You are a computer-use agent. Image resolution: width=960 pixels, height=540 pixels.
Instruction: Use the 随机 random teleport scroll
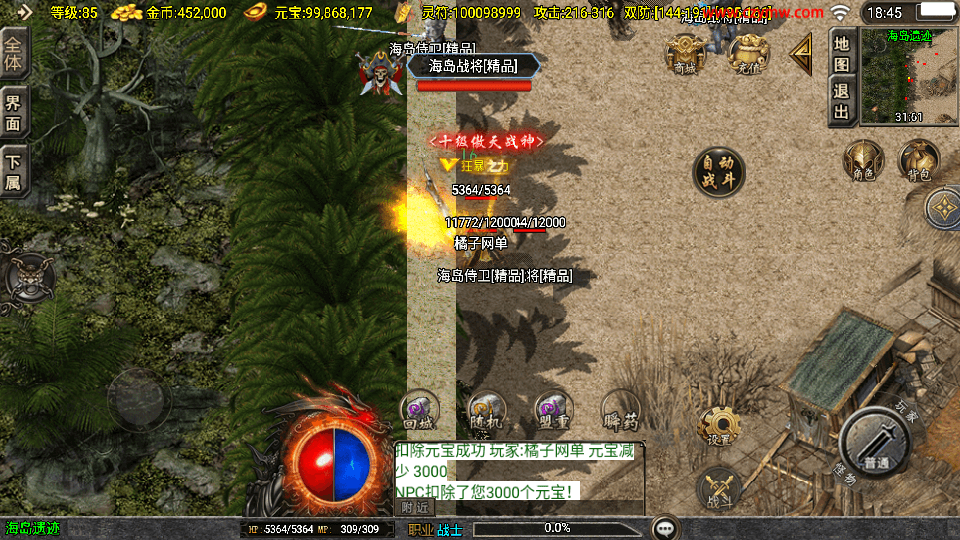486,411
